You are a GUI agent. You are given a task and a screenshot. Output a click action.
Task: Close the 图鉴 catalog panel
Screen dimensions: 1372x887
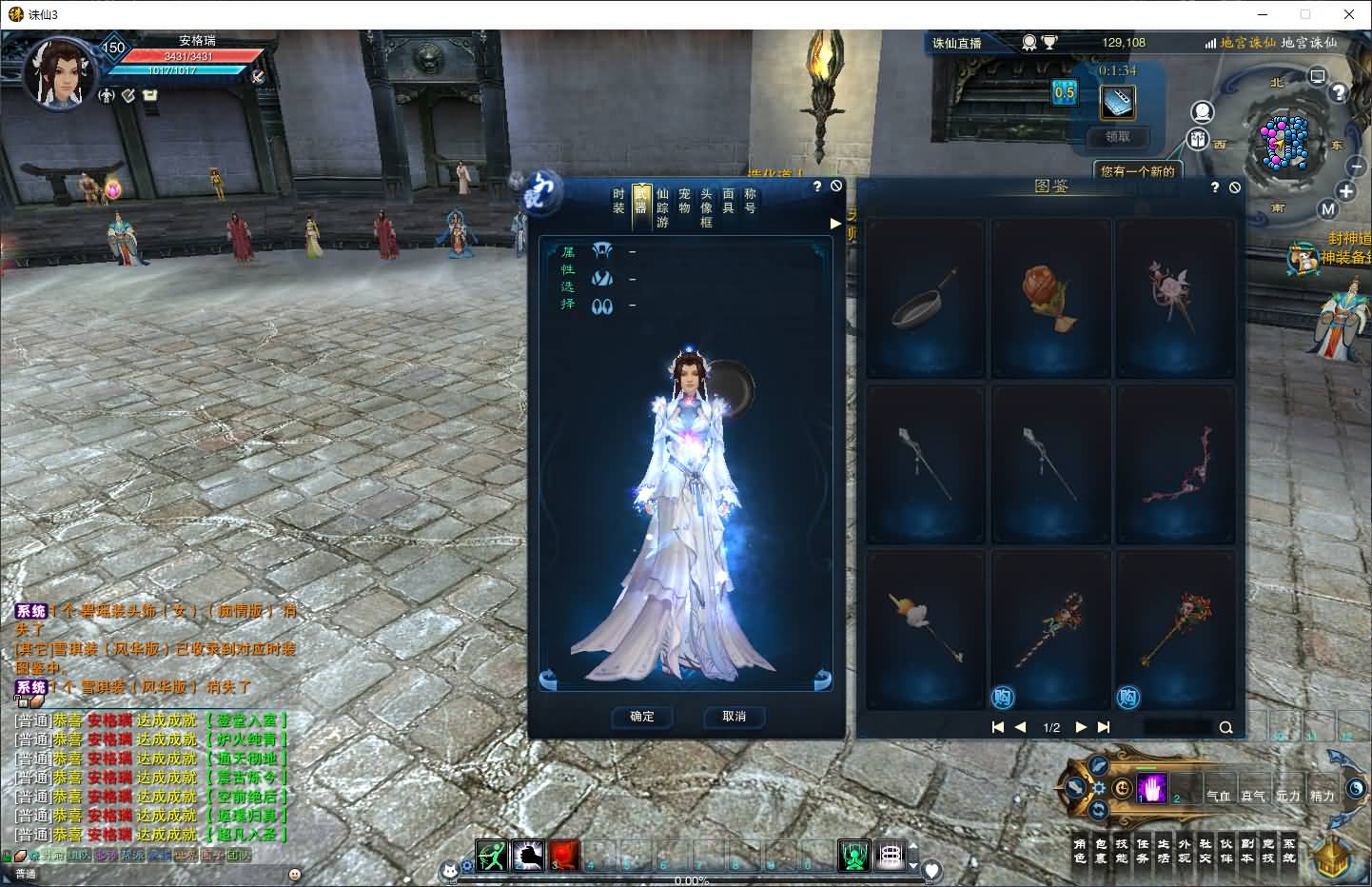(x=1235, y=187)
